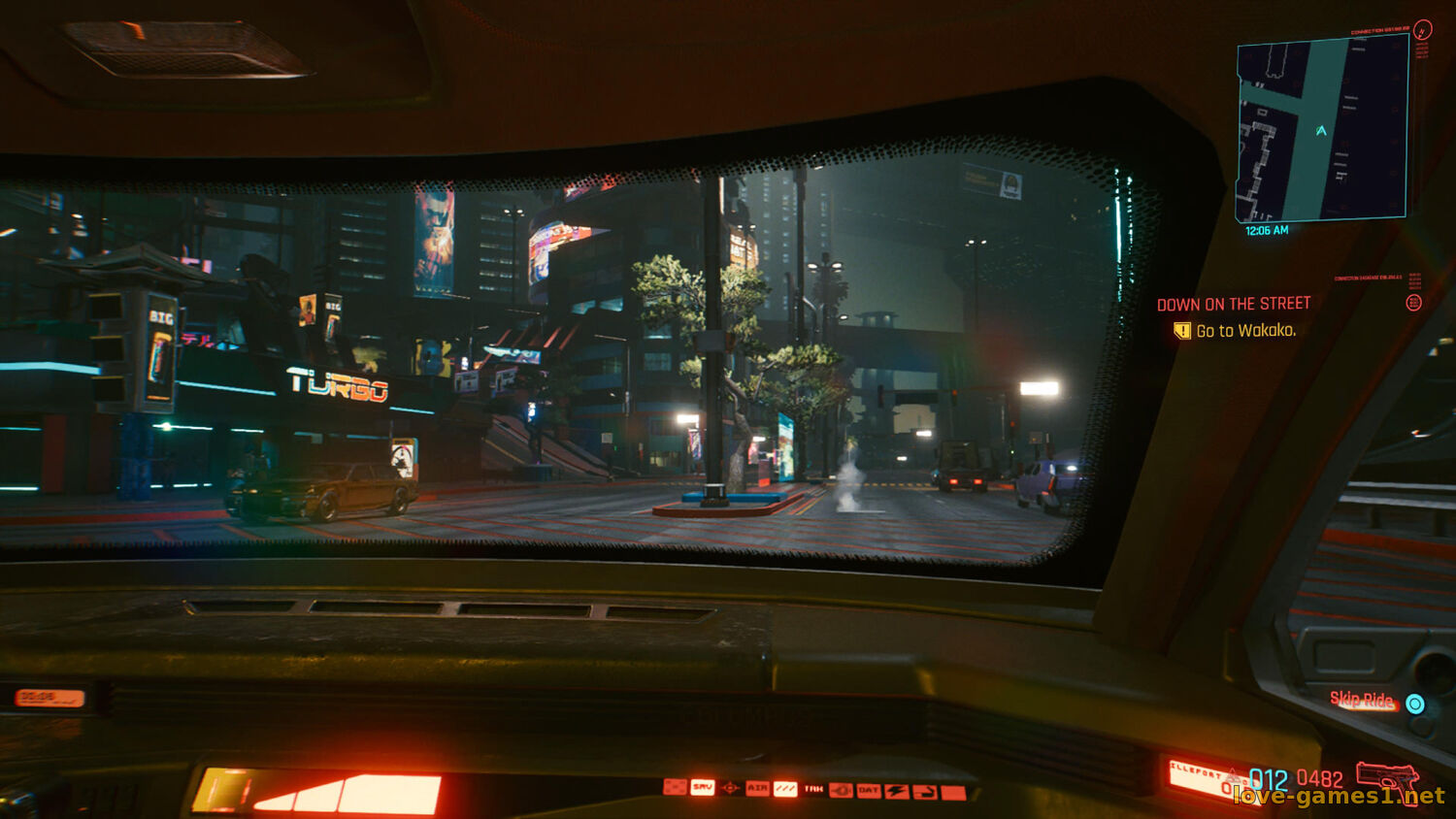Image resolution: width=1456 pixels, height=819 pixels.
Task: Open the minimap
Action: click(1321, 129)
